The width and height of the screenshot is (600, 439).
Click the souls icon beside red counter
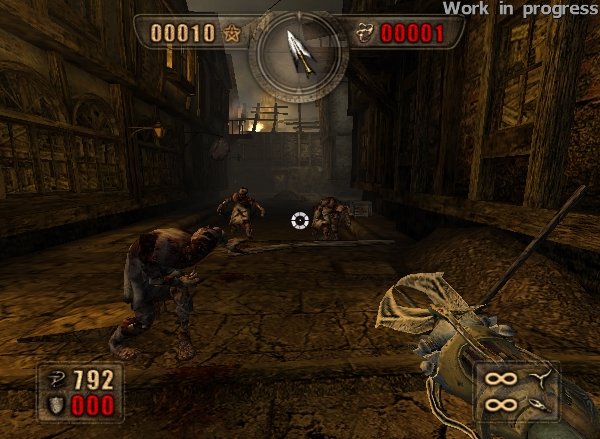(x=364, y=34)
